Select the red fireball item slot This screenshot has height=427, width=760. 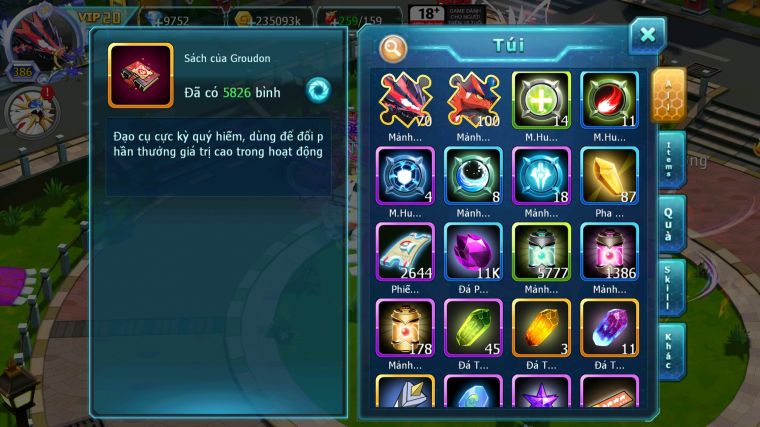coord(609,99)
